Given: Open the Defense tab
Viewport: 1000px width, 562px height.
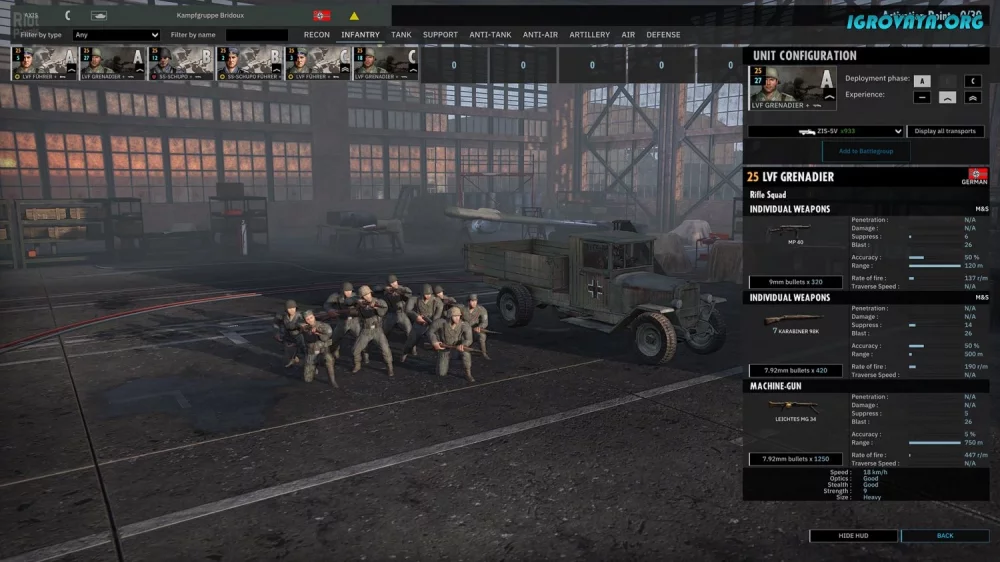Looking at the screenshot, I should (663, 35).
